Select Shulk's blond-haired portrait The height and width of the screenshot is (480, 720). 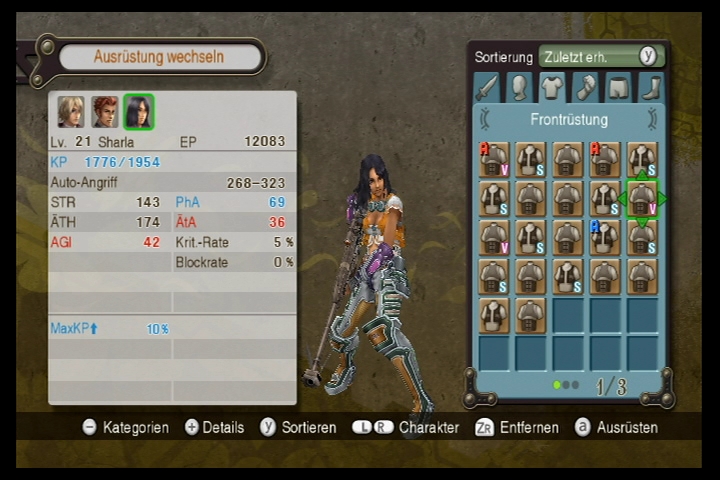pos(70,111)
